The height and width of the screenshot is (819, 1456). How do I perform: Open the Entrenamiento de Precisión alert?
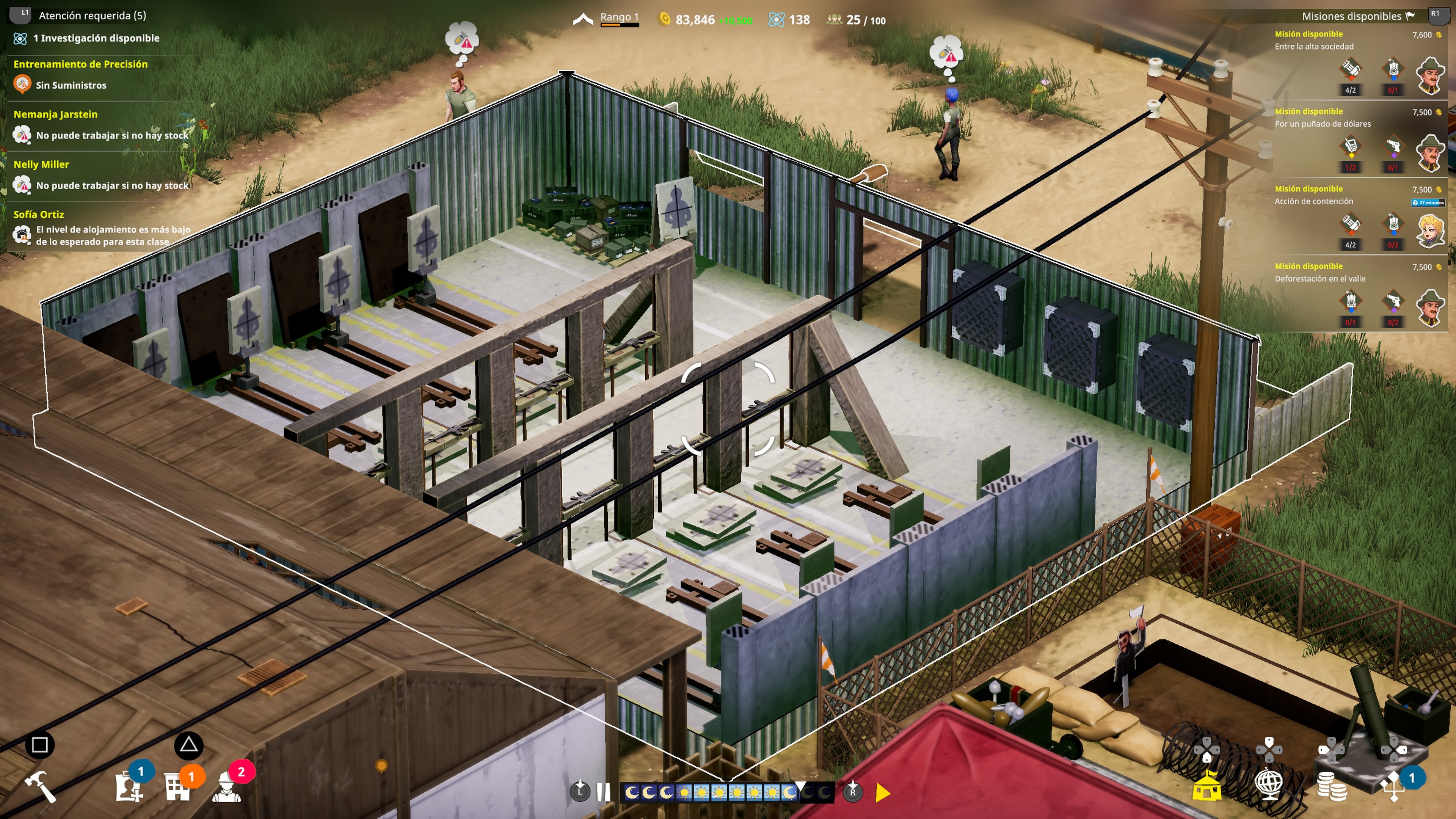(80, 75)
